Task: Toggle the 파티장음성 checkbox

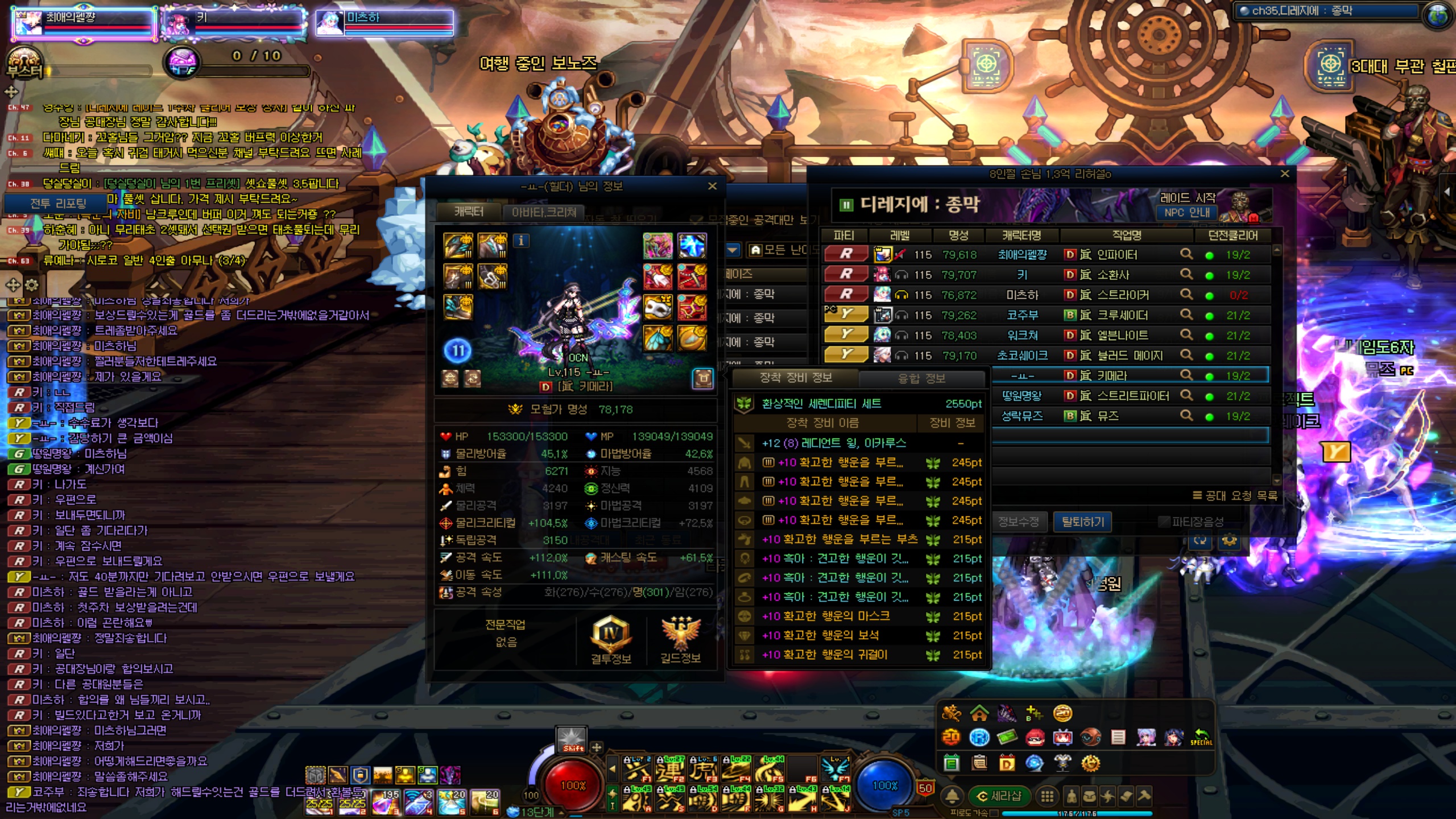Action: (1165, 522)
